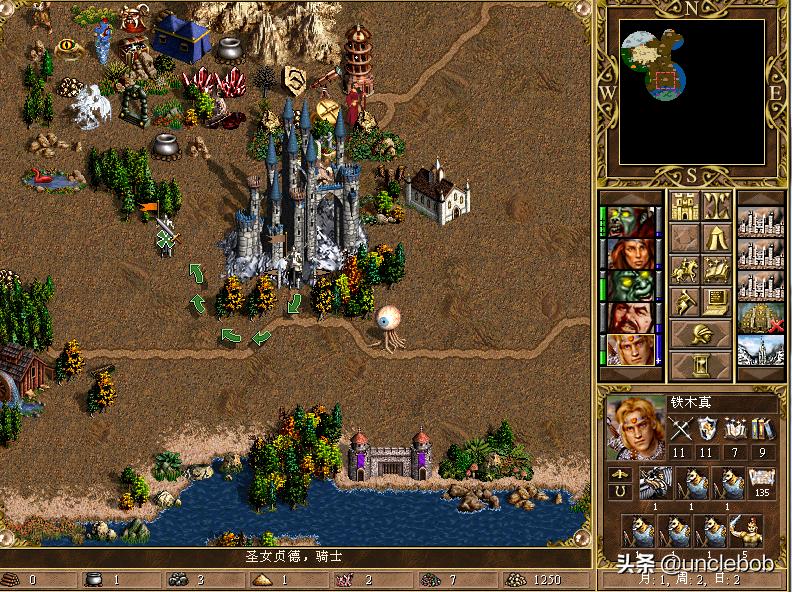Viewport: 792px width, 592px height.
Task: Click the horseshoe luck icon
Action: 620,491
